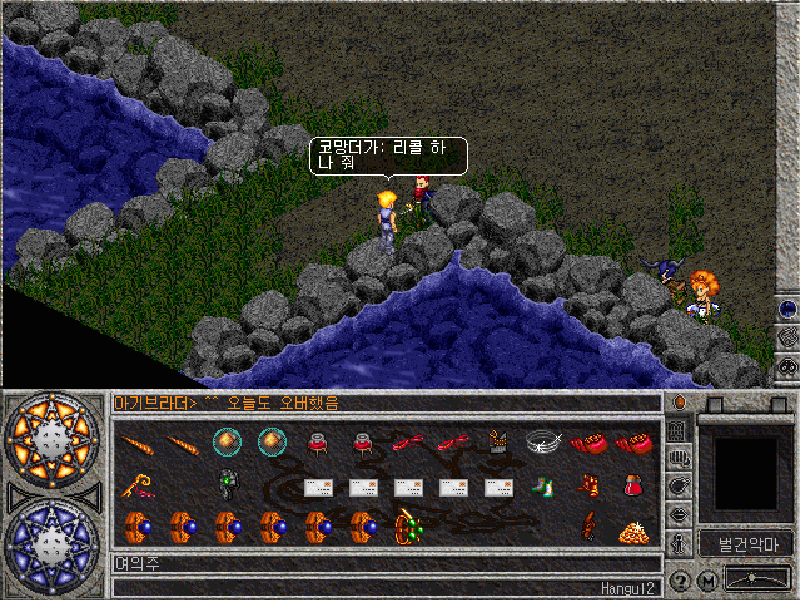The image size is (800, 600).
Task: Click the chat input field
Action: [385, 565]
